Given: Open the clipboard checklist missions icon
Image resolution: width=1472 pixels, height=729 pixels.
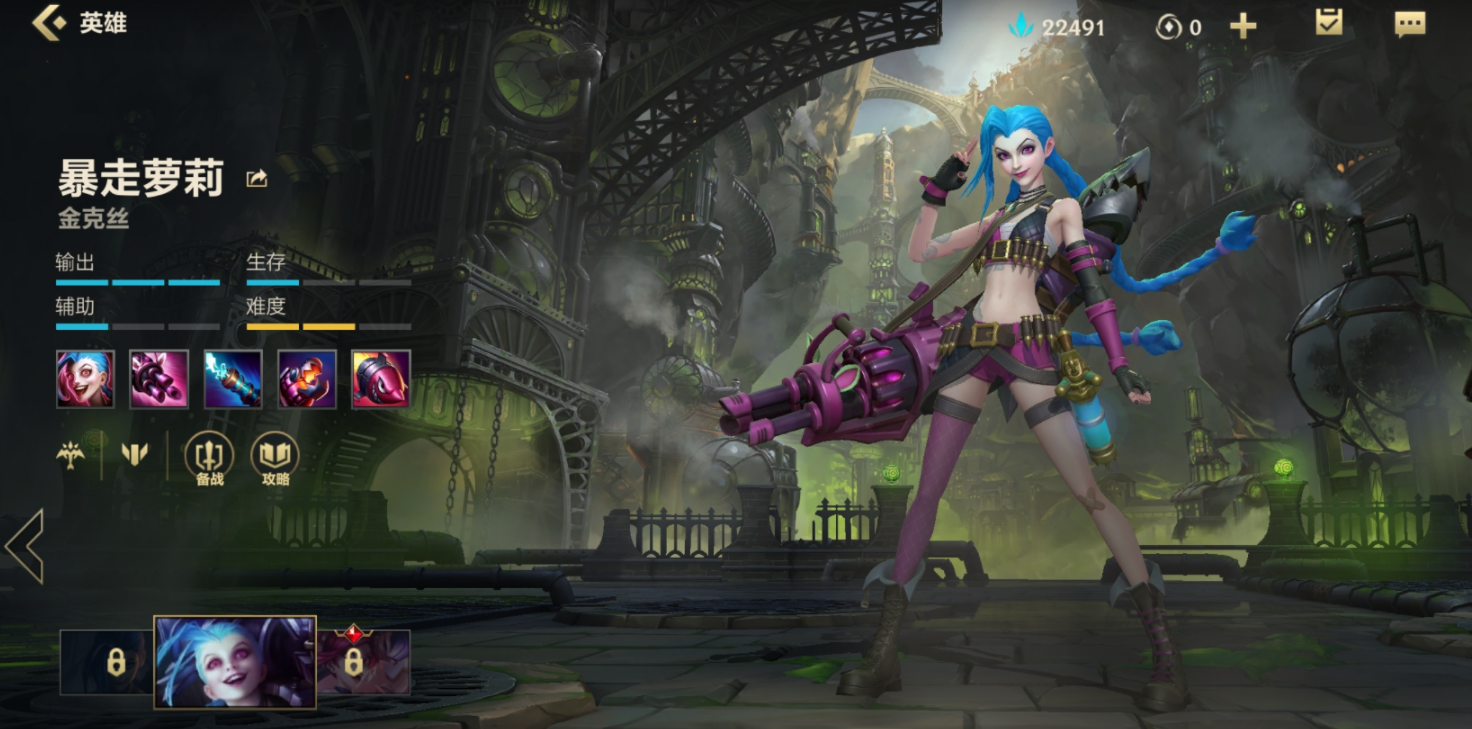Looking at the screenshot, I should click(x=1329, y=24).
